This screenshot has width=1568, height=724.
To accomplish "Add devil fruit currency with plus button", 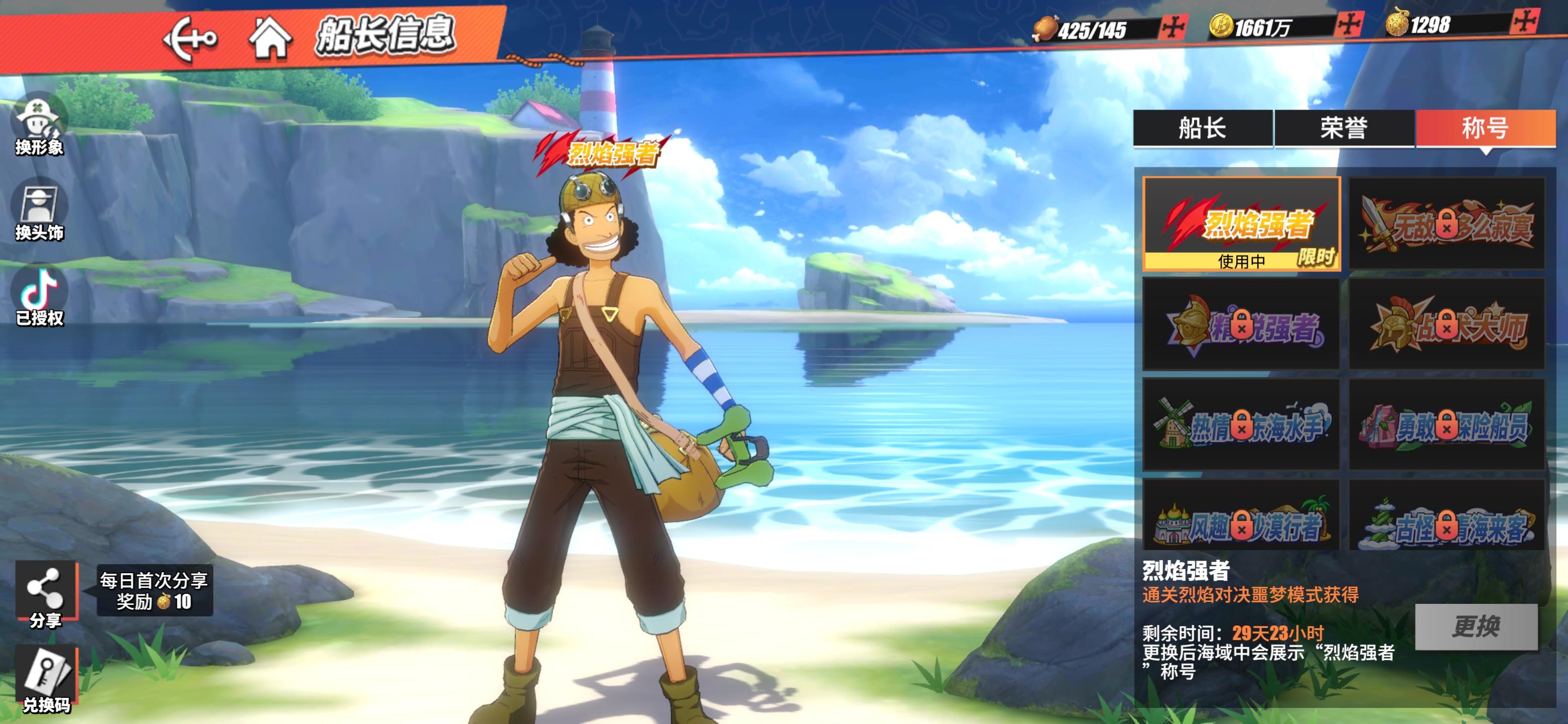I will point(1525,22).
